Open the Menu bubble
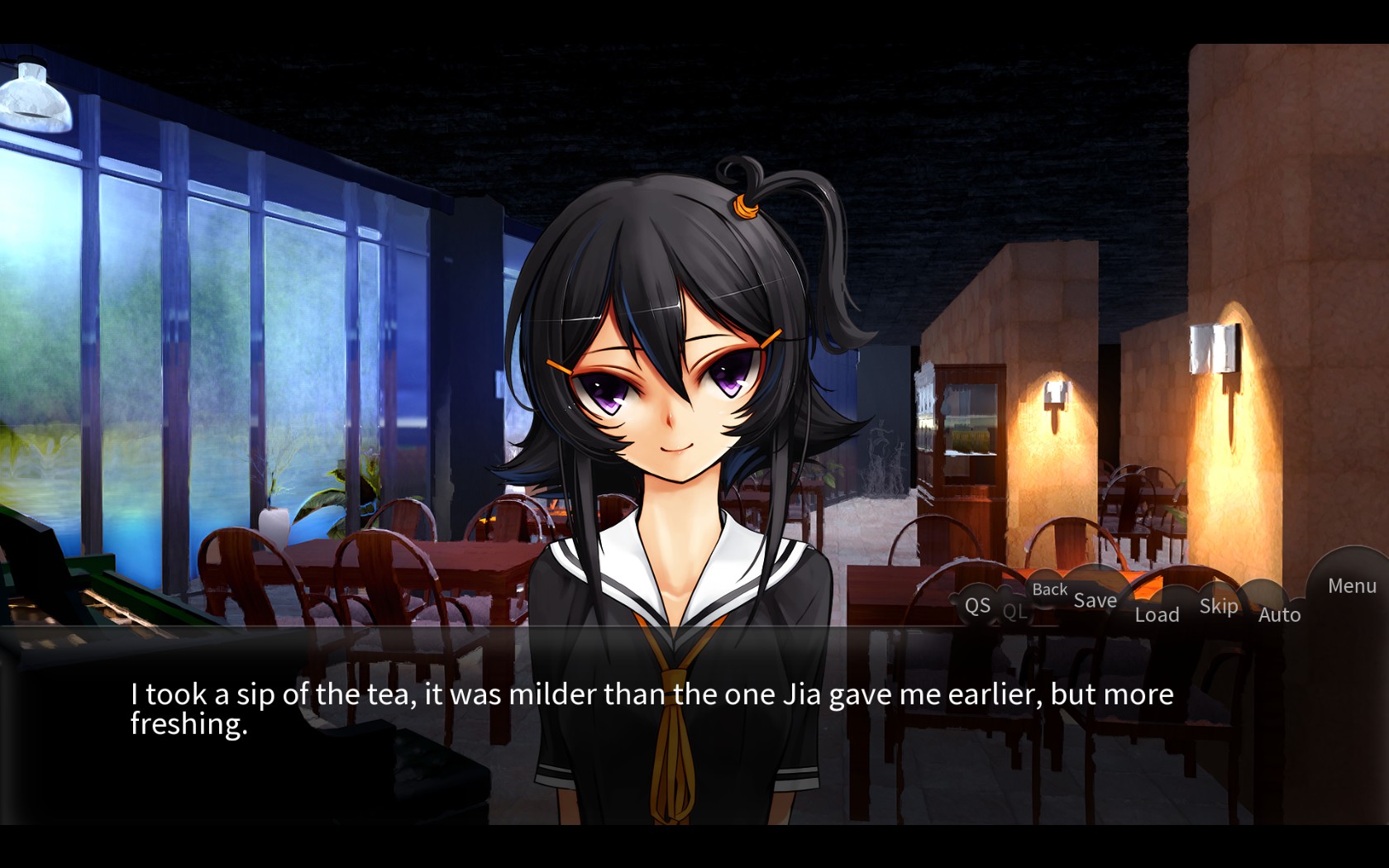The height and width of the screenshot is (868, 1389). pos(1352,586)
